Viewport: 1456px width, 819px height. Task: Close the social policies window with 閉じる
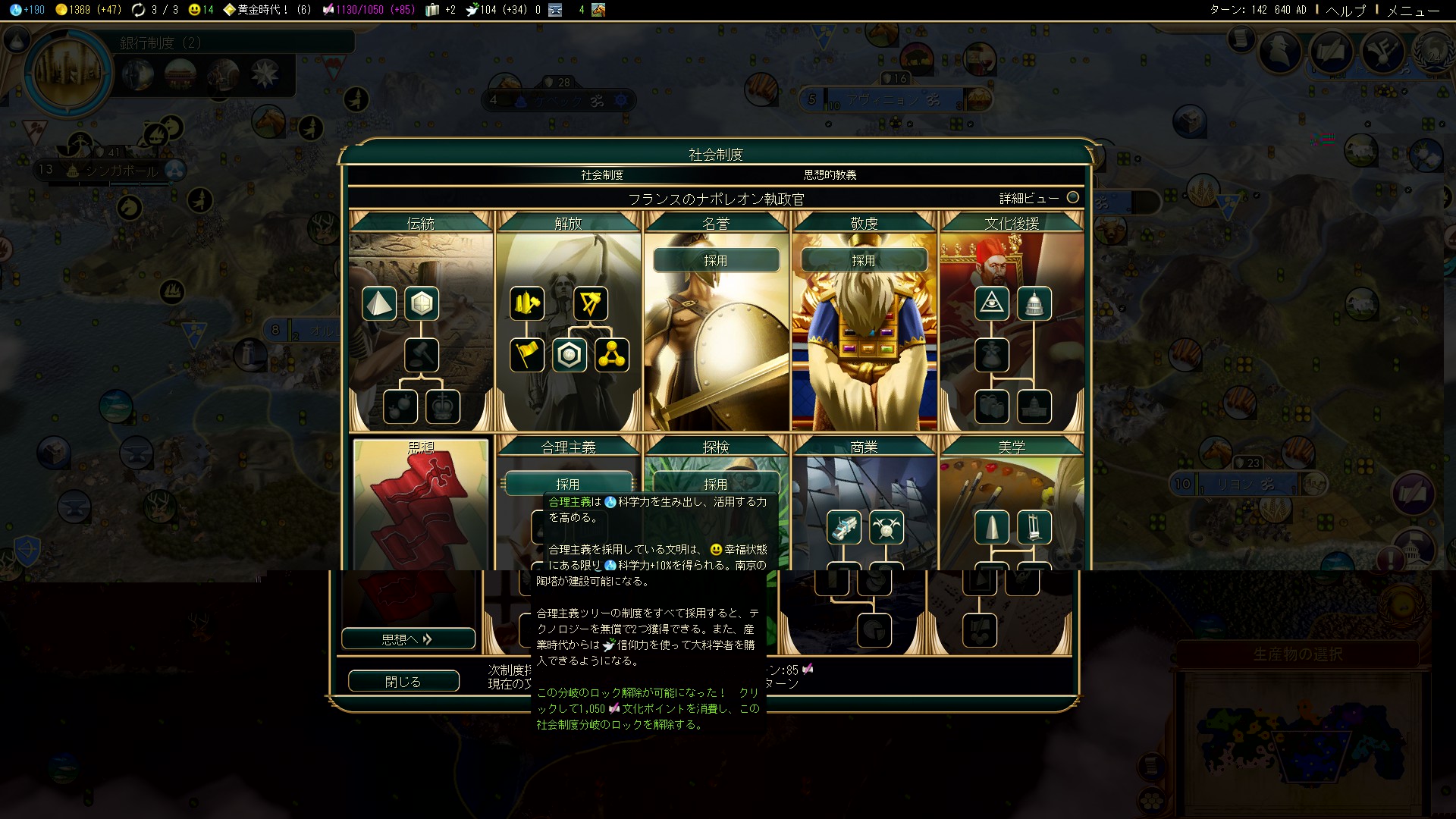point(403,681)
